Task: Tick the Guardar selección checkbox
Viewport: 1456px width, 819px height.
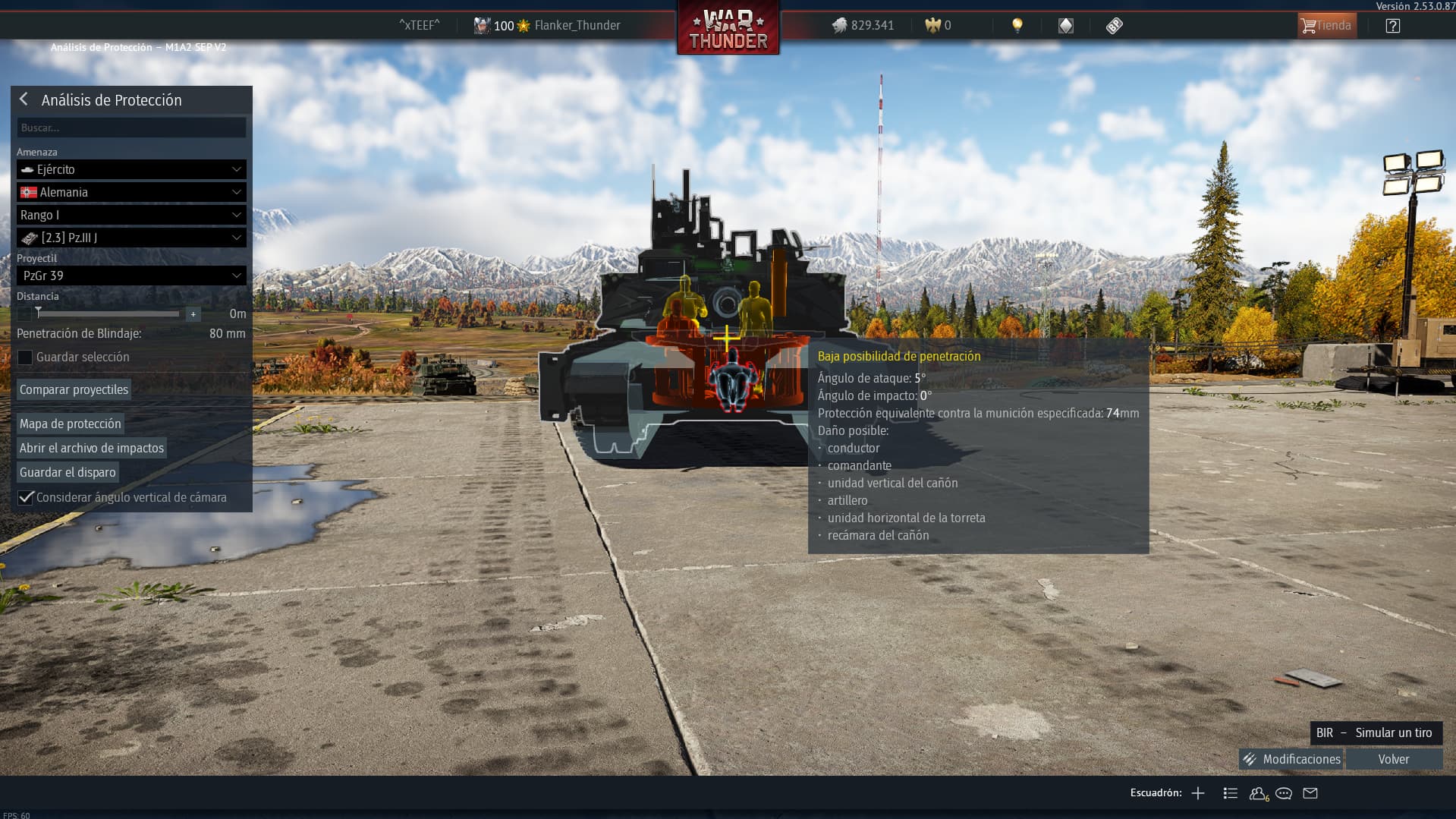Action: pyautogui.click(x=25, y=357)
